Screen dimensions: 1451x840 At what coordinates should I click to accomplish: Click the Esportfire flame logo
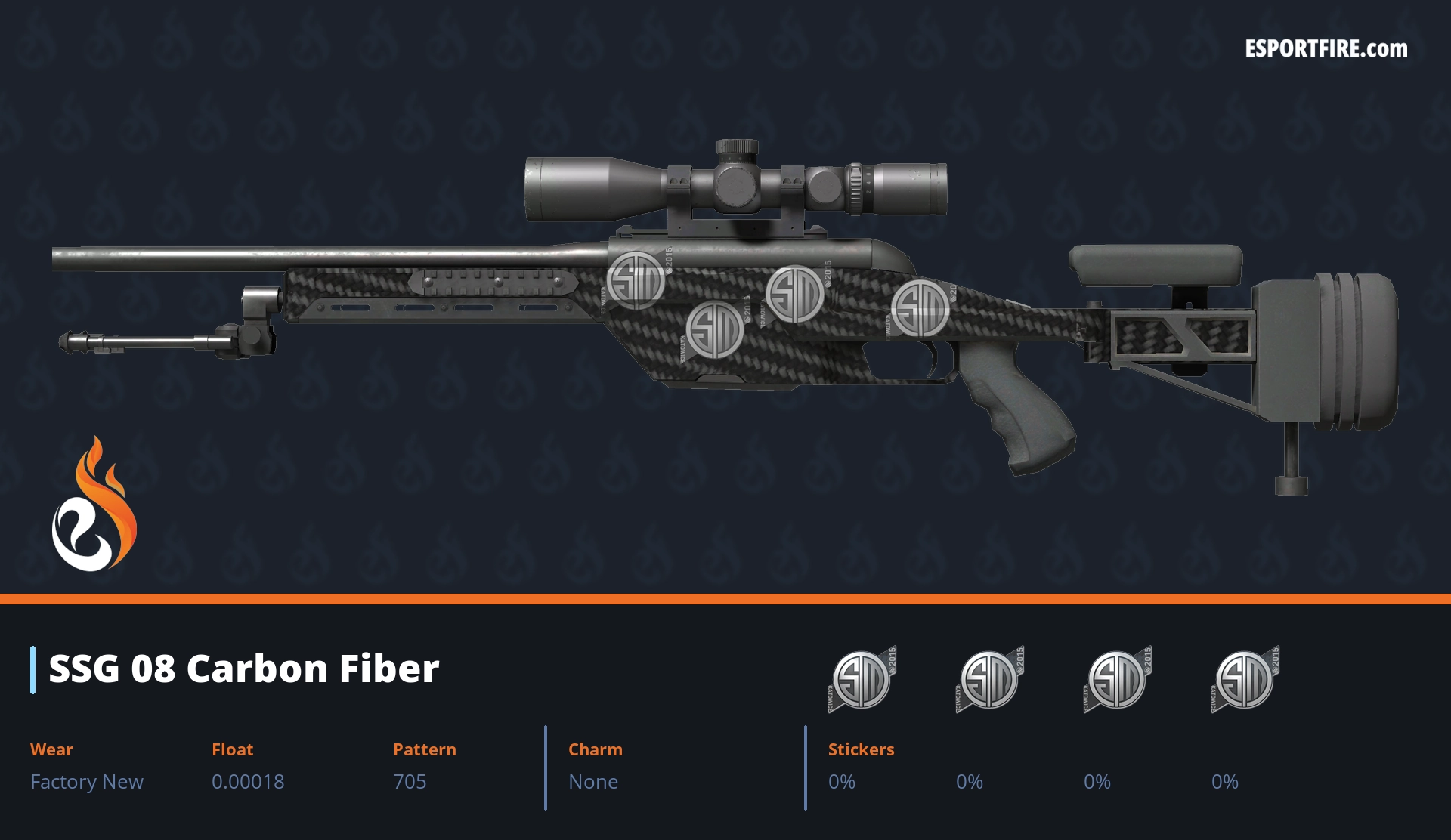[94, 506]
